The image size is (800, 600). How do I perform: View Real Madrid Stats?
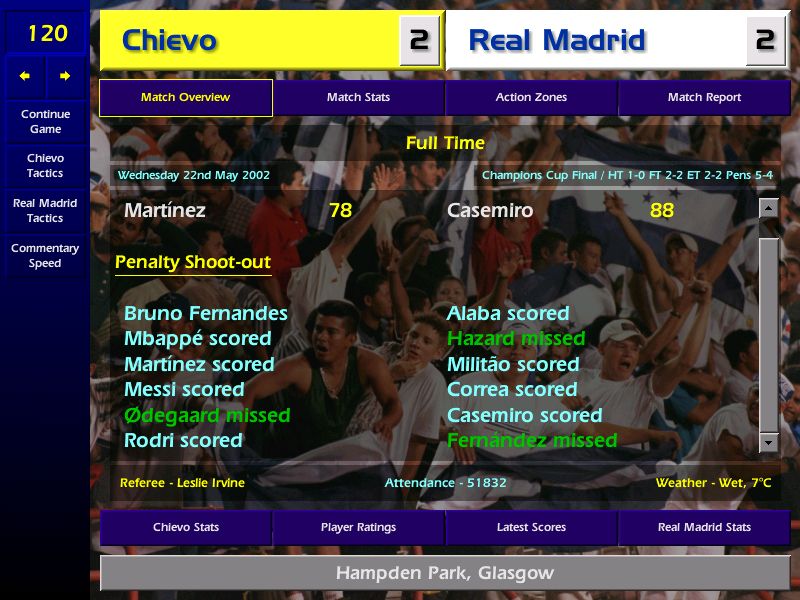(x=704, y=527)
